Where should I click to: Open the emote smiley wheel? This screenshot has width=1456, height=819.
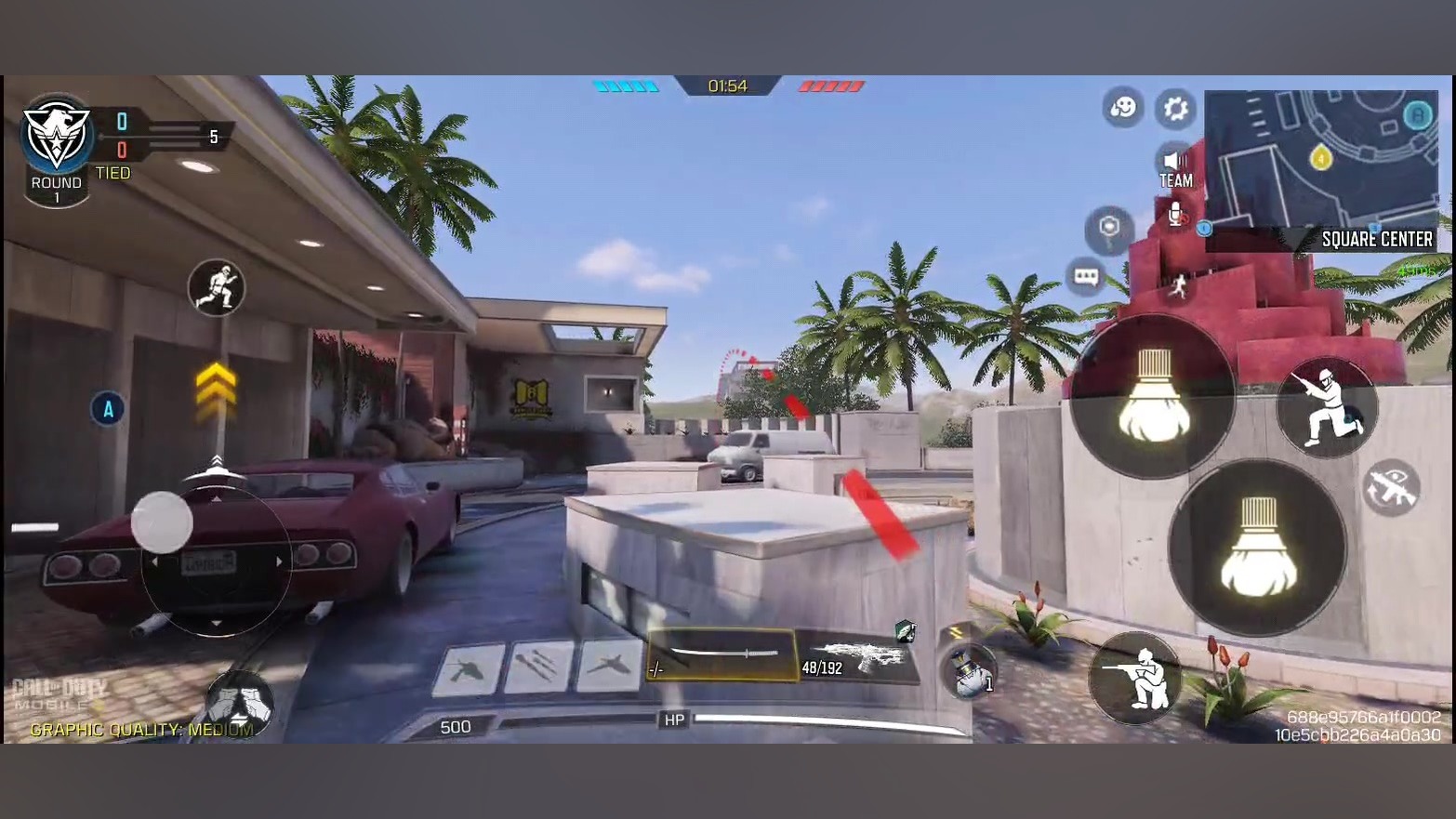[x=1123, y=108]
